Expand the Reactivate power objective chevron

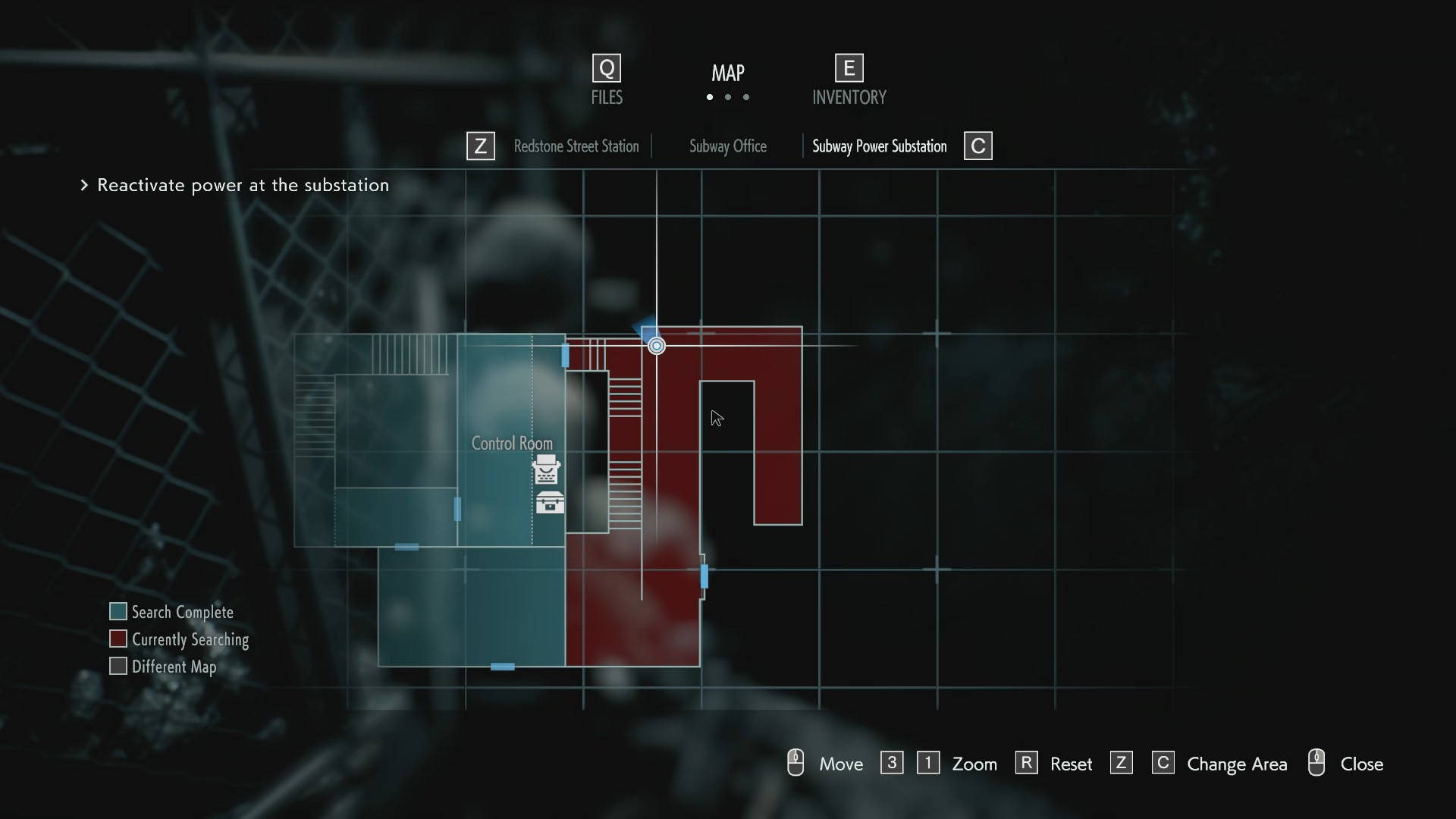click(83, 186)
